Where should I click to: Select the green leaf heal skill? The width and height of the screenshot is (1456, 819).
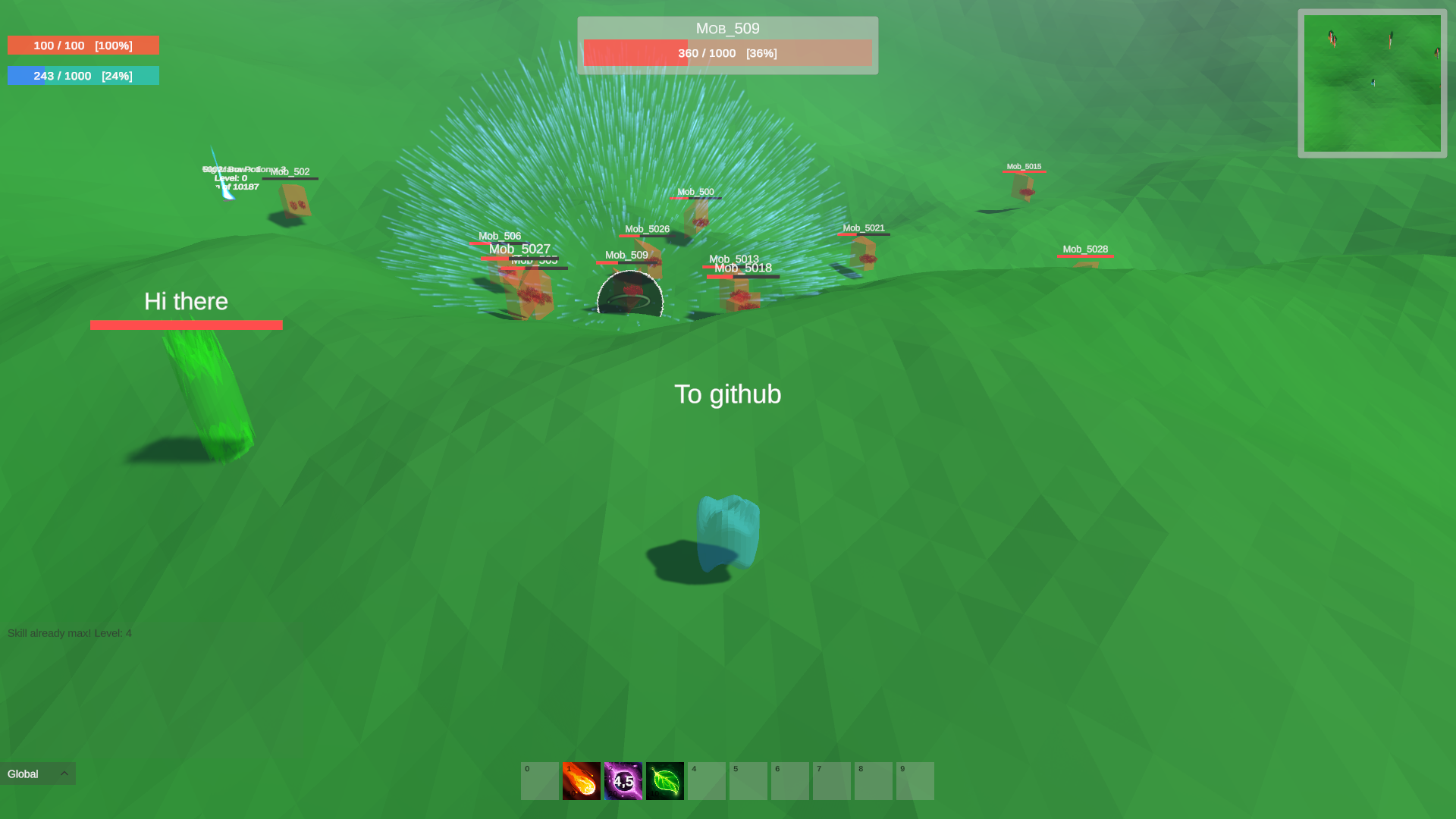click(x=664, y=780)
